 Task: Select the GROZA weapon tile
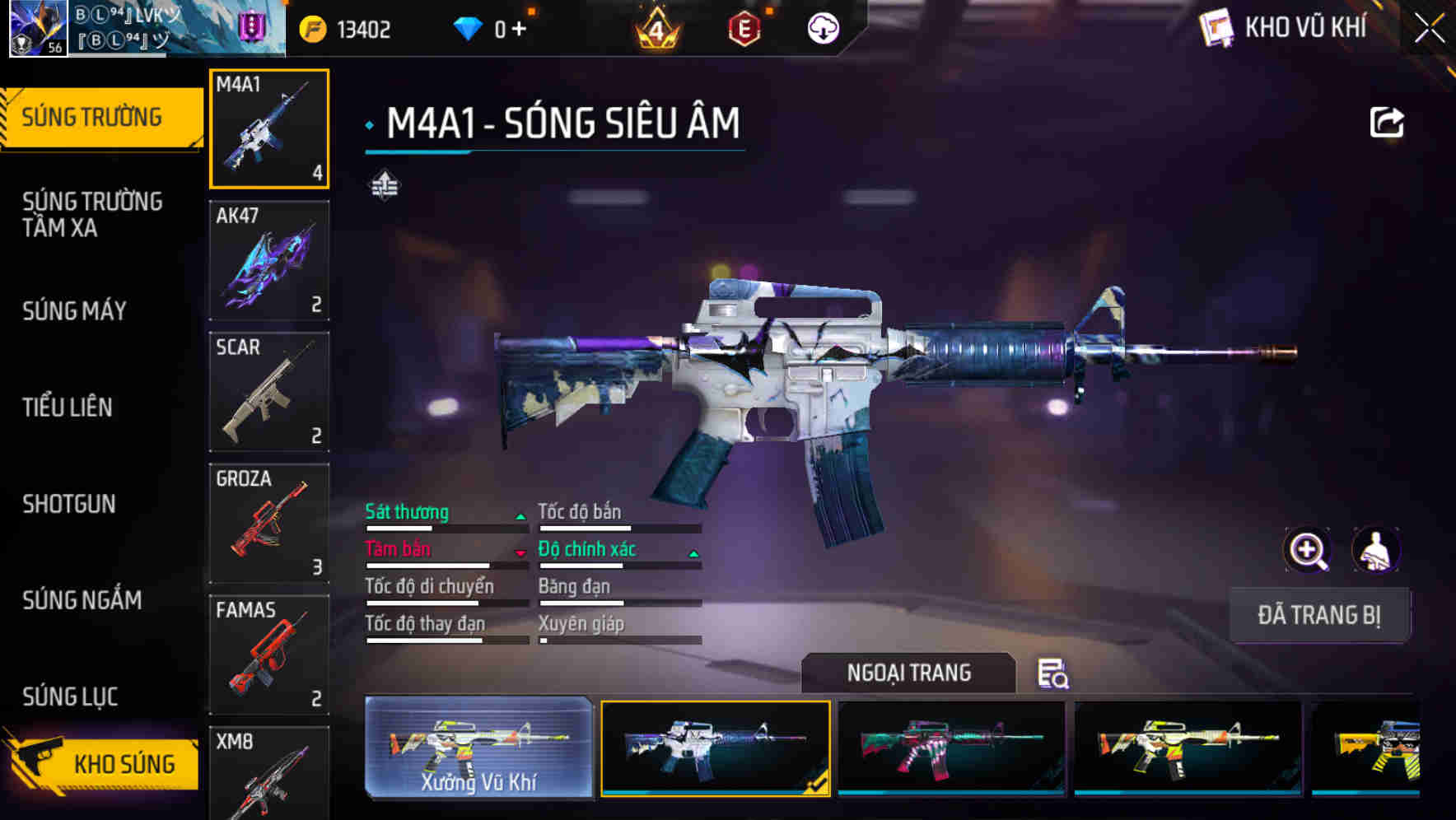269,524
